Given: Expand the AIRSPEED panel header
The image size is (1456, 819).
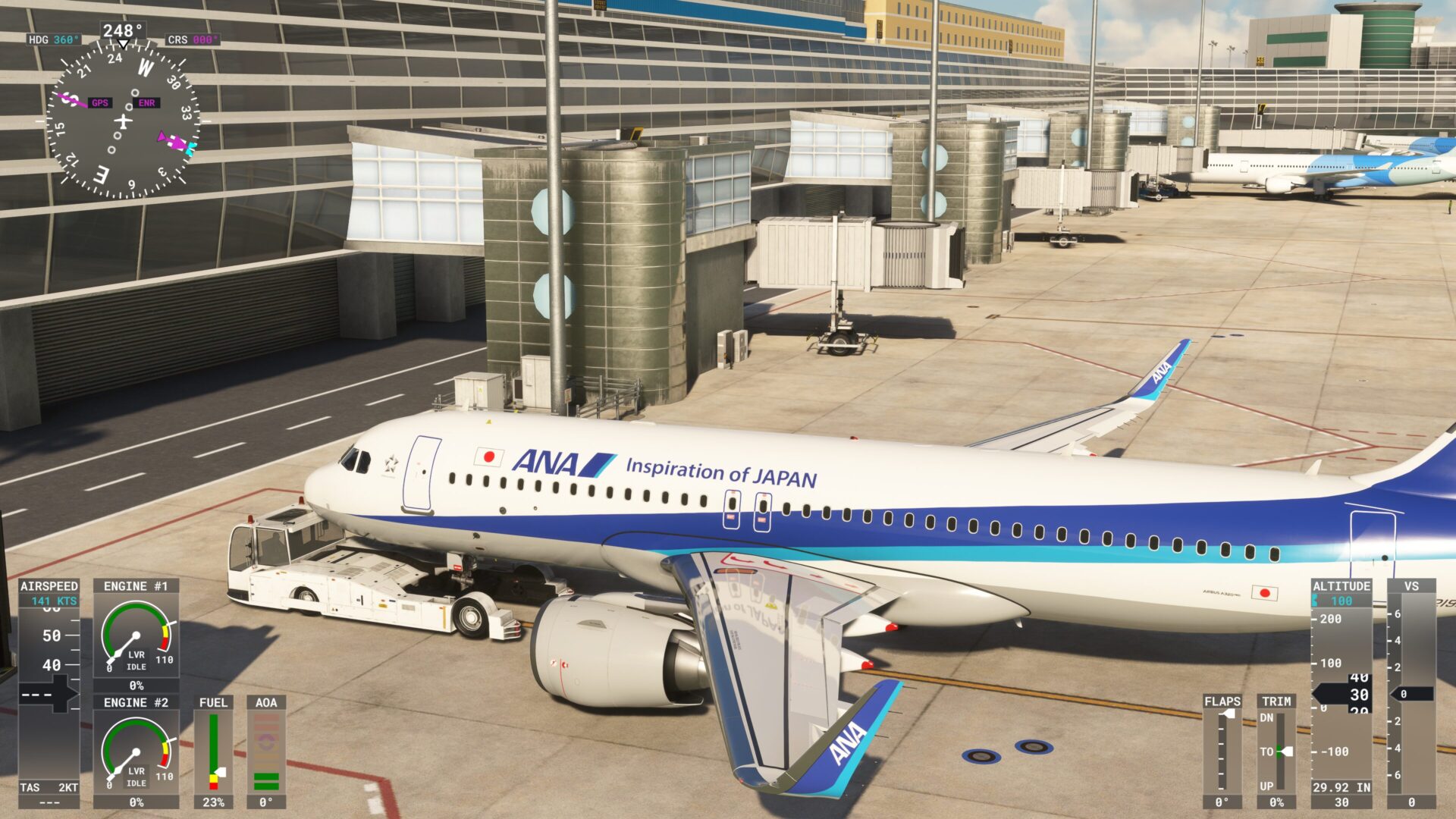Looking at the screenshot, I should (x=49, y=585).
